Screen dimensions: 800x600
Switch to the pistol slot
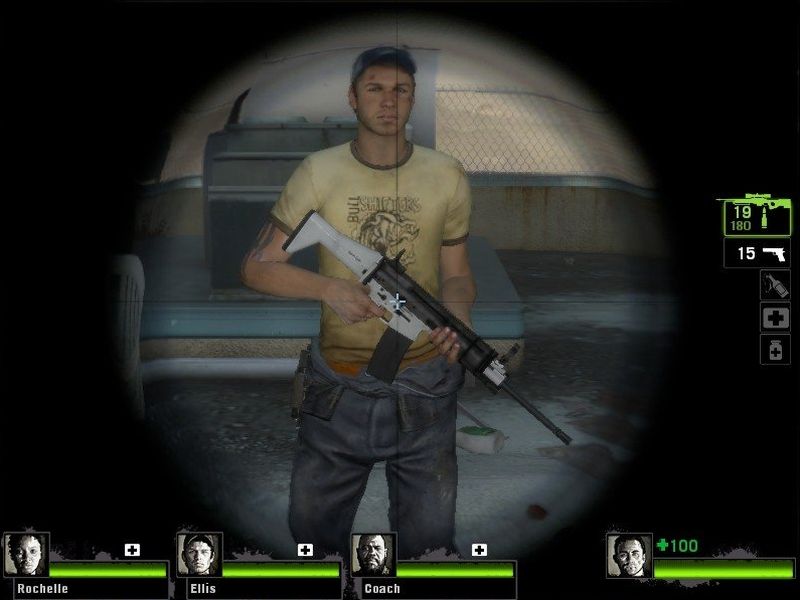(x=757, y=253)
